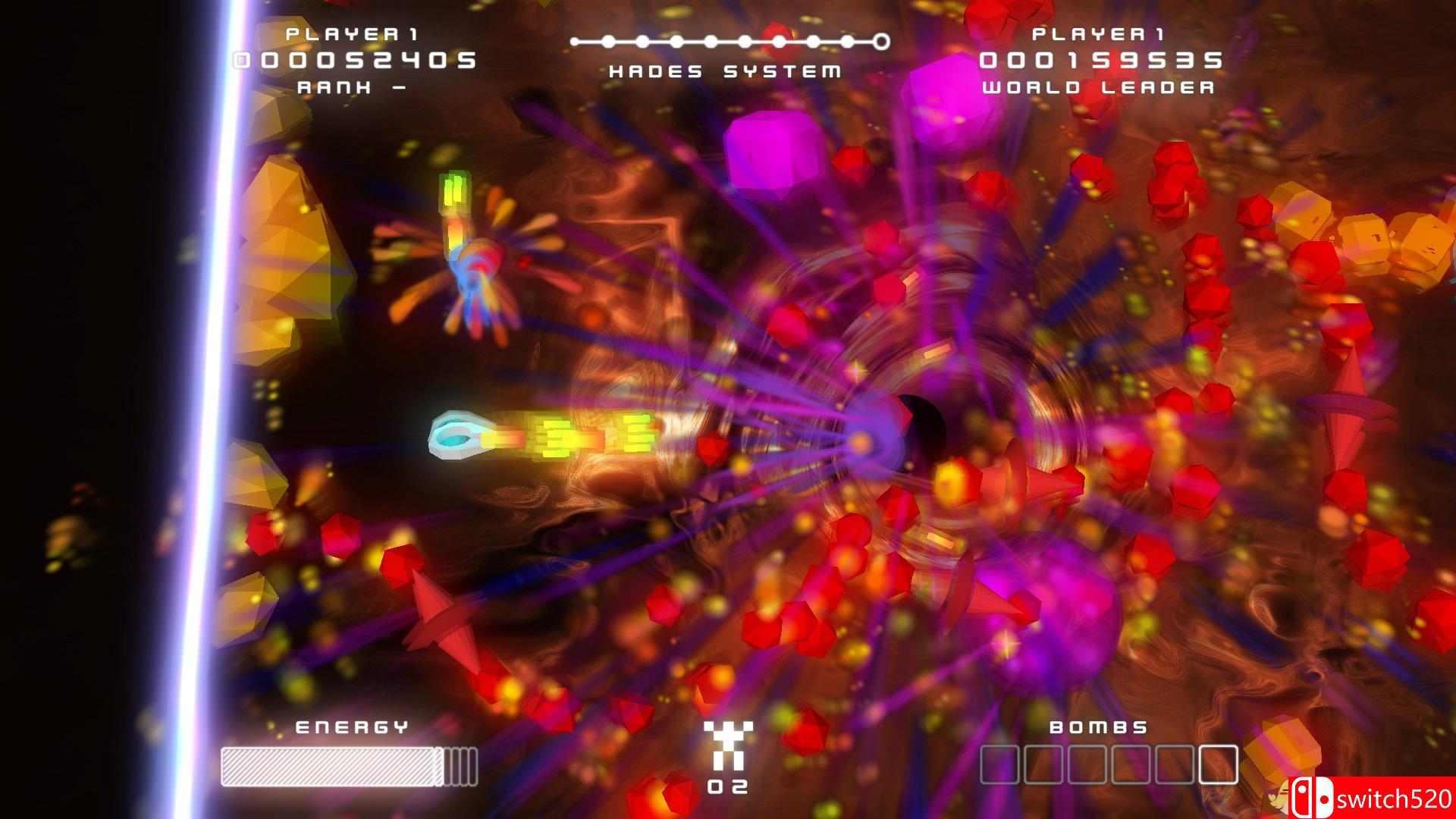Select the final hollow node on the system map
1456x819 pixels.
881,41
